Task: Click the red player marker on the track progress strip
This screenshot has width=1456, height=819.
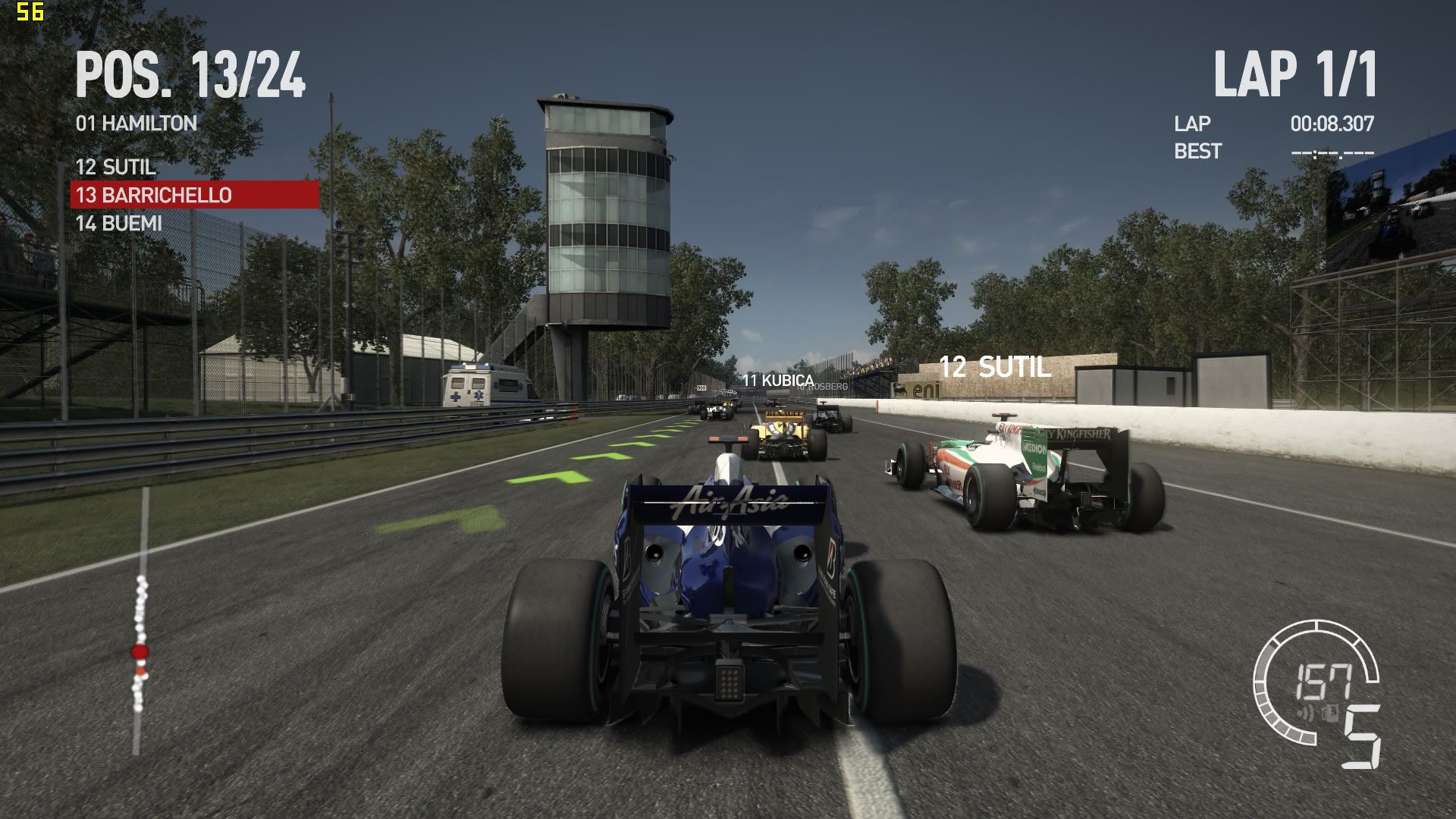Action: tap(140, 651)
